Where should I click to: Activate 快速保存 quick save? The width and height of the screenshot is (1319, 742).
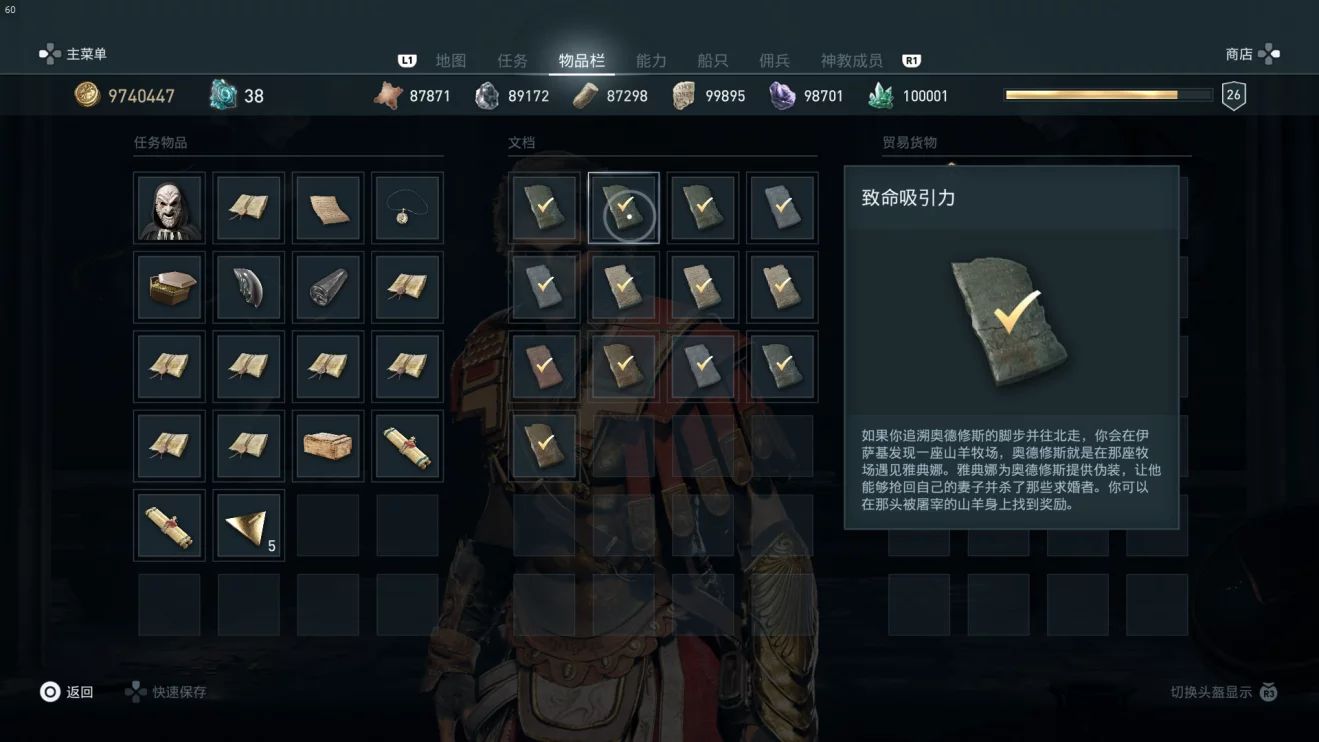(167, 692)
